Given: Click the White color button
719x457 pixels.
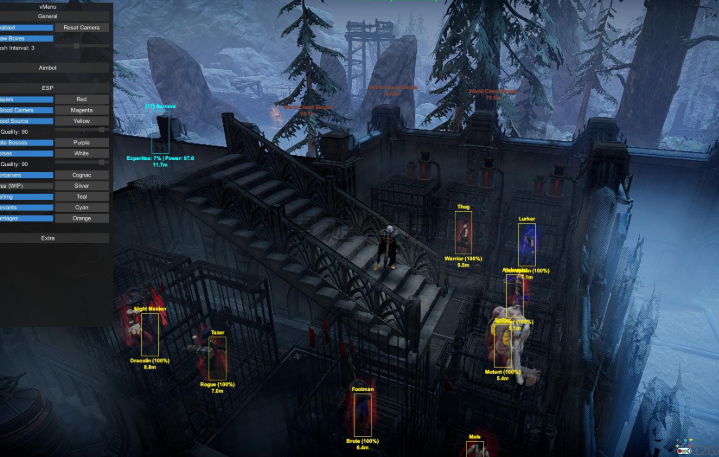Looking at the screenshot, I should pos(81,153).
